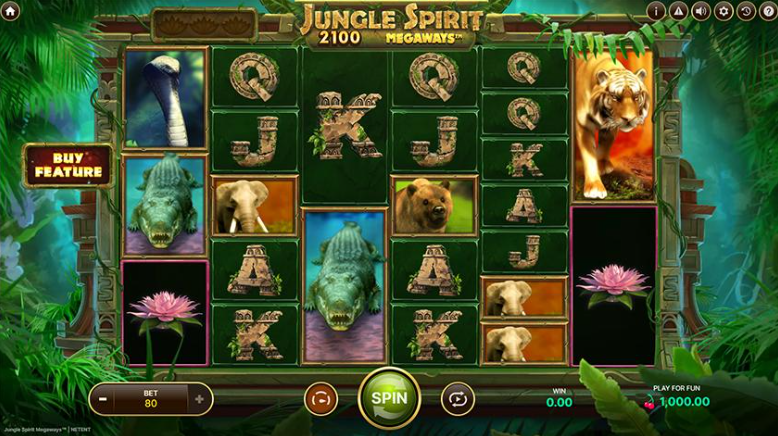The image size is (778, 436).
Task: Open the game info paytable
Action: tap(656, 11)
